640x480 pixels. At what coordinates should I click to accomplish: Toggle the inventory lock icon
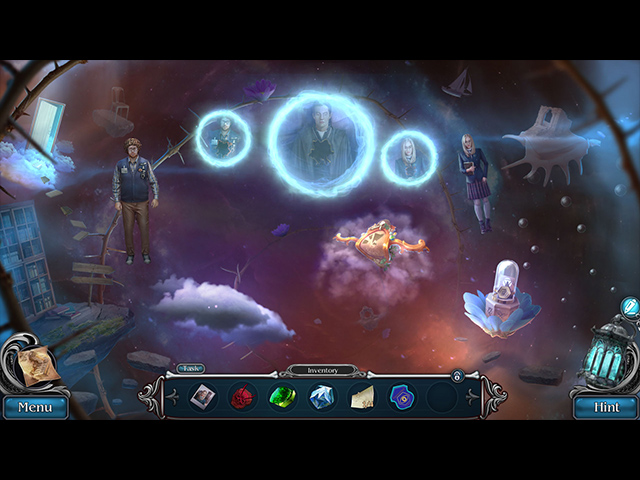click(457, 376)
